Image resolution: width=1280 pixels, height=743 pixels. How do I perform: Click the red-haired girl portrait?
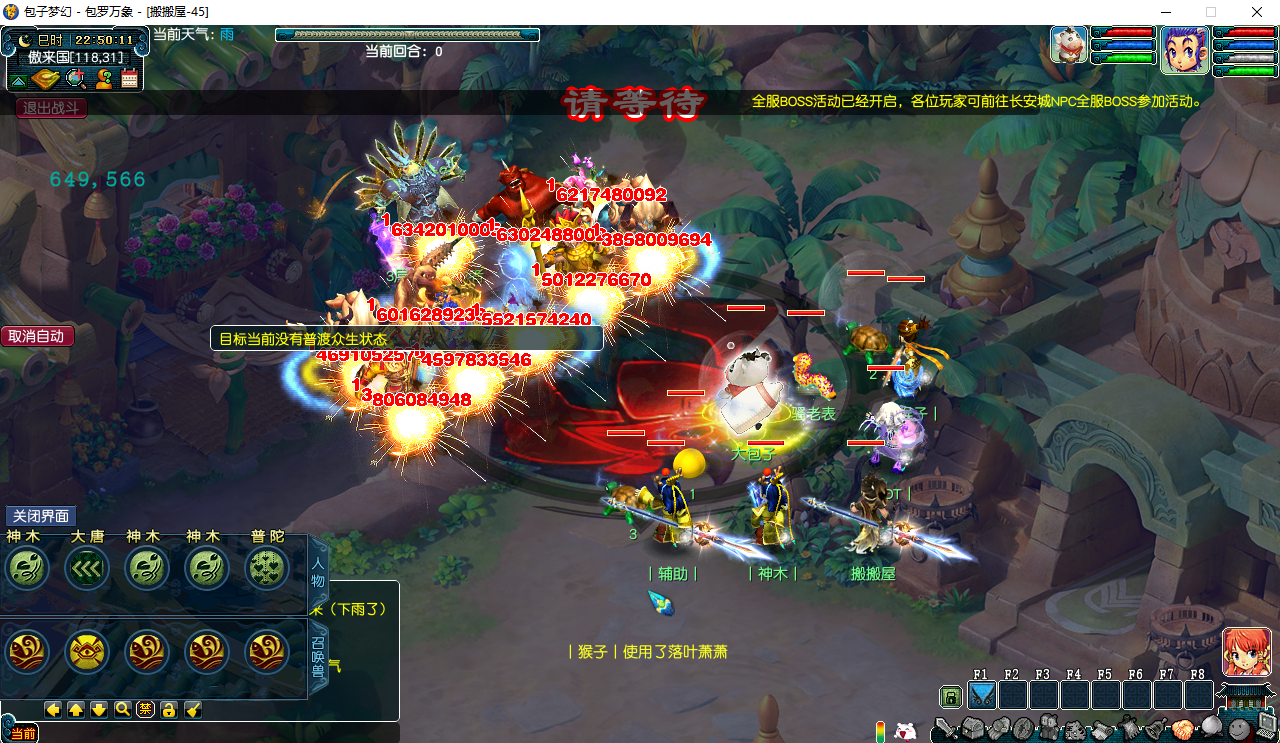[x=1246, y=652]
